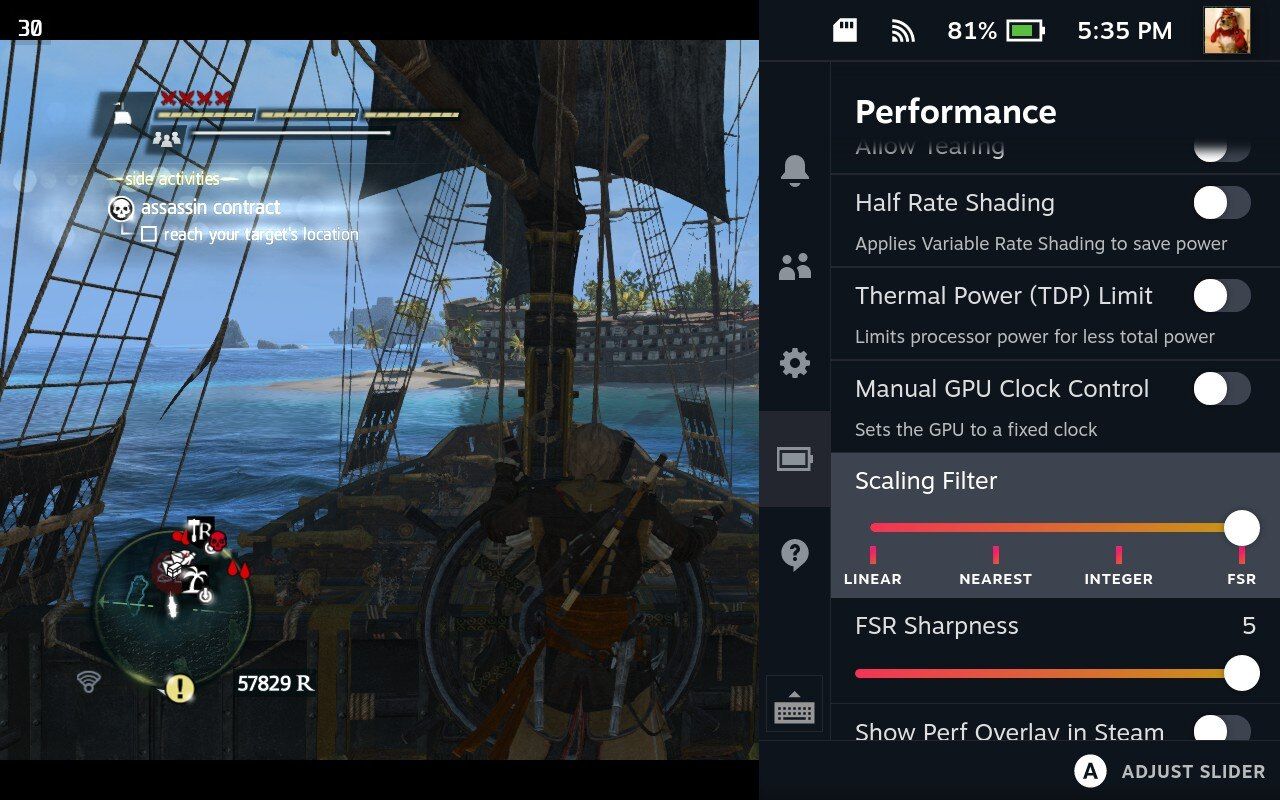Open the user profile avatar

coord(1229,31)
